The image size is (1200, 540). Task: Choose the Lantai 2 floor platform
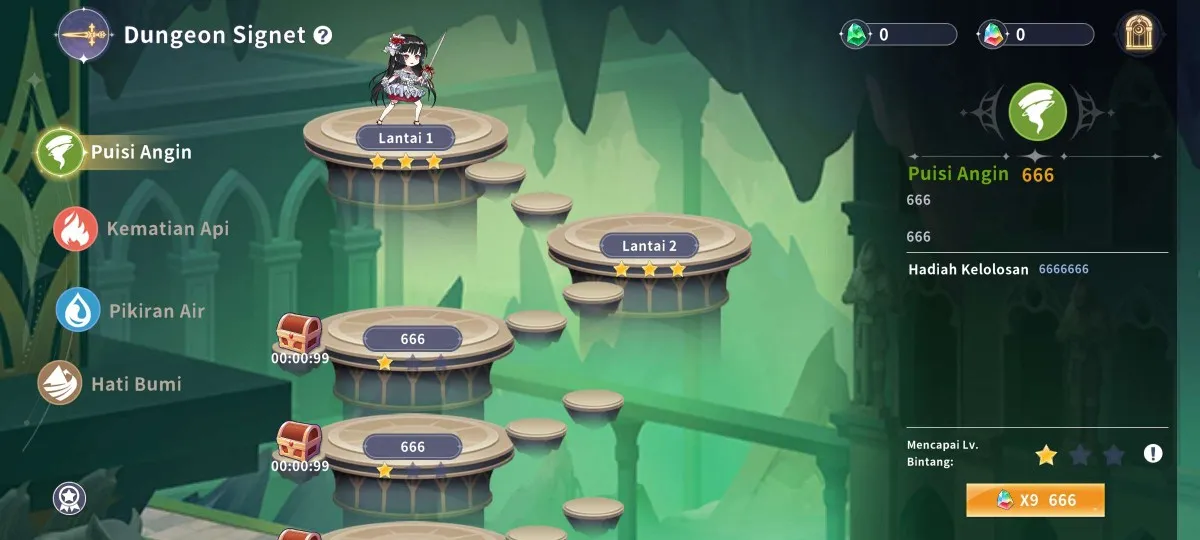pos(649,245)
